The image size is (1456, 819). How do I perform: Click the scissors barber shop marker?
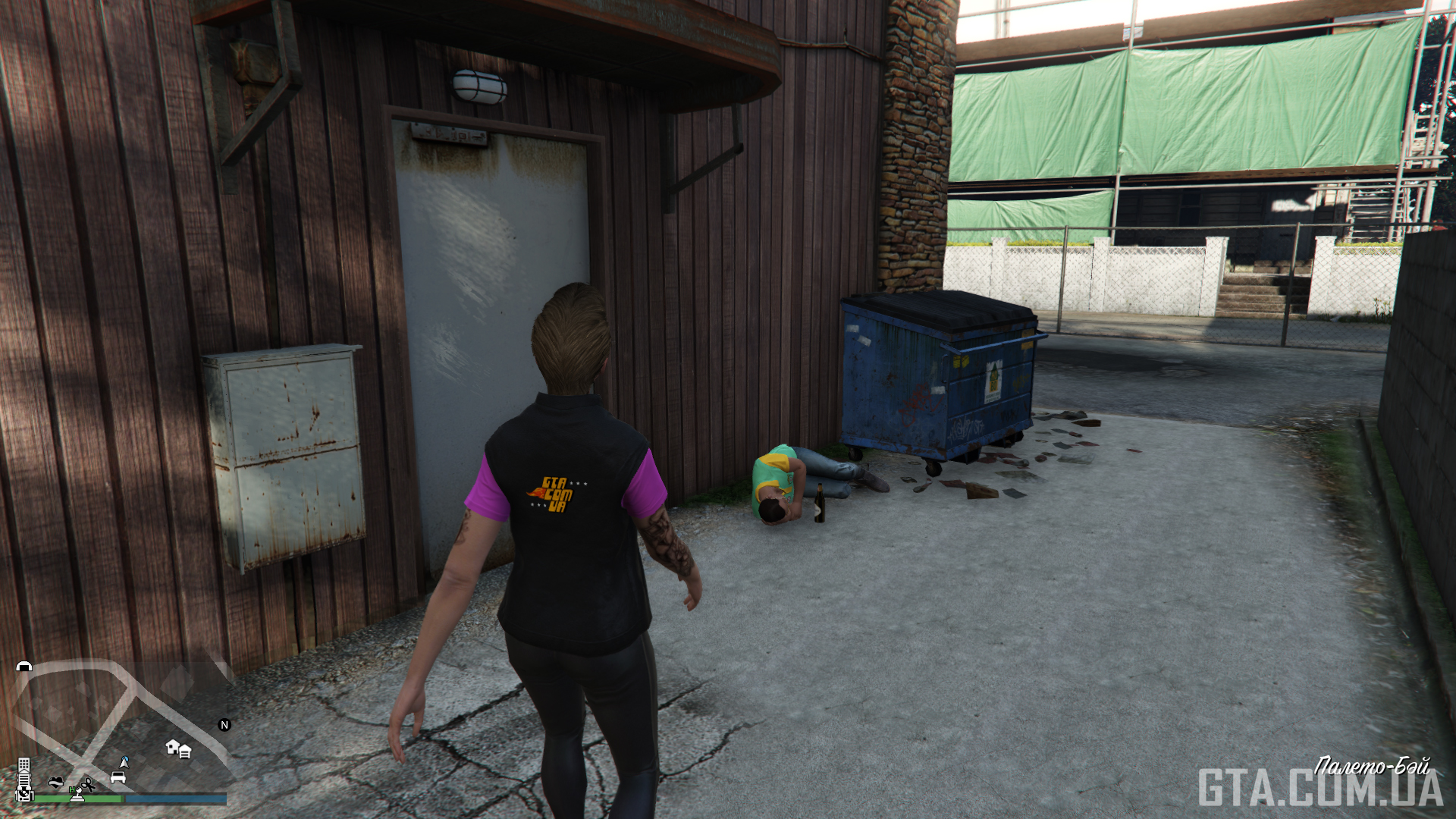pyautogui.click(x=89, y=784)
